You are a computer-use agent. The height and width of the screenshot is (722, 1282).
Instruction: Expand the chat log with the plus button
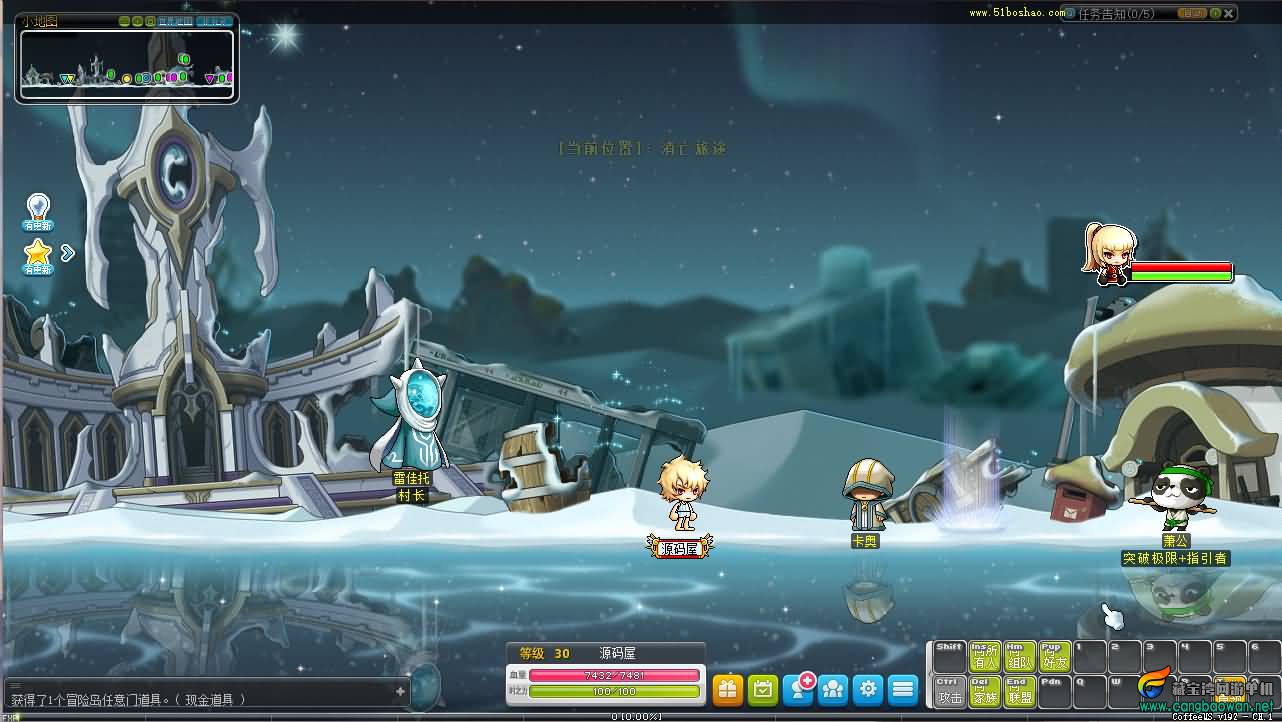400,691
